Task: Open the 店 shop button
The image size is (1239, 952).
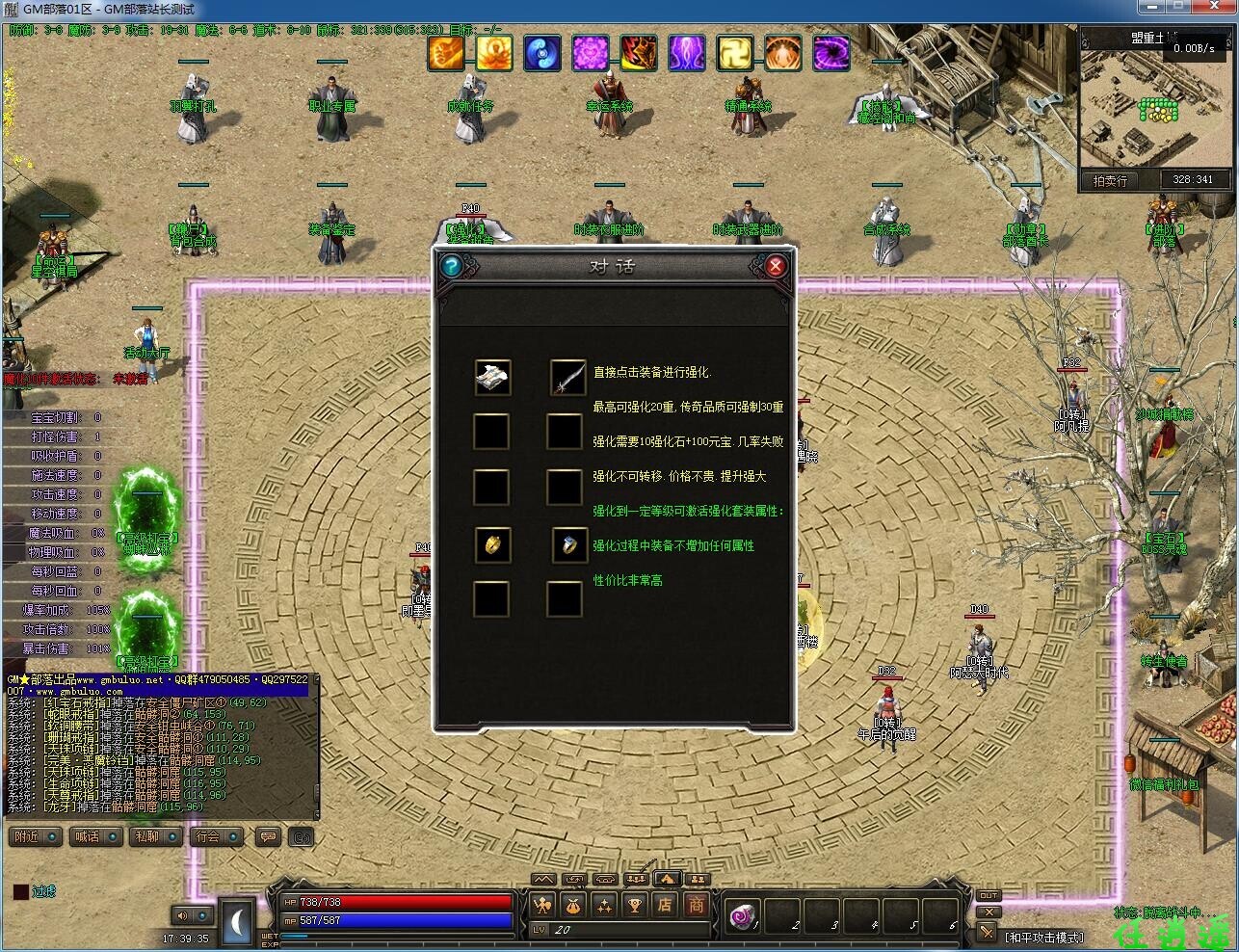Action: [x=665, y=905]
